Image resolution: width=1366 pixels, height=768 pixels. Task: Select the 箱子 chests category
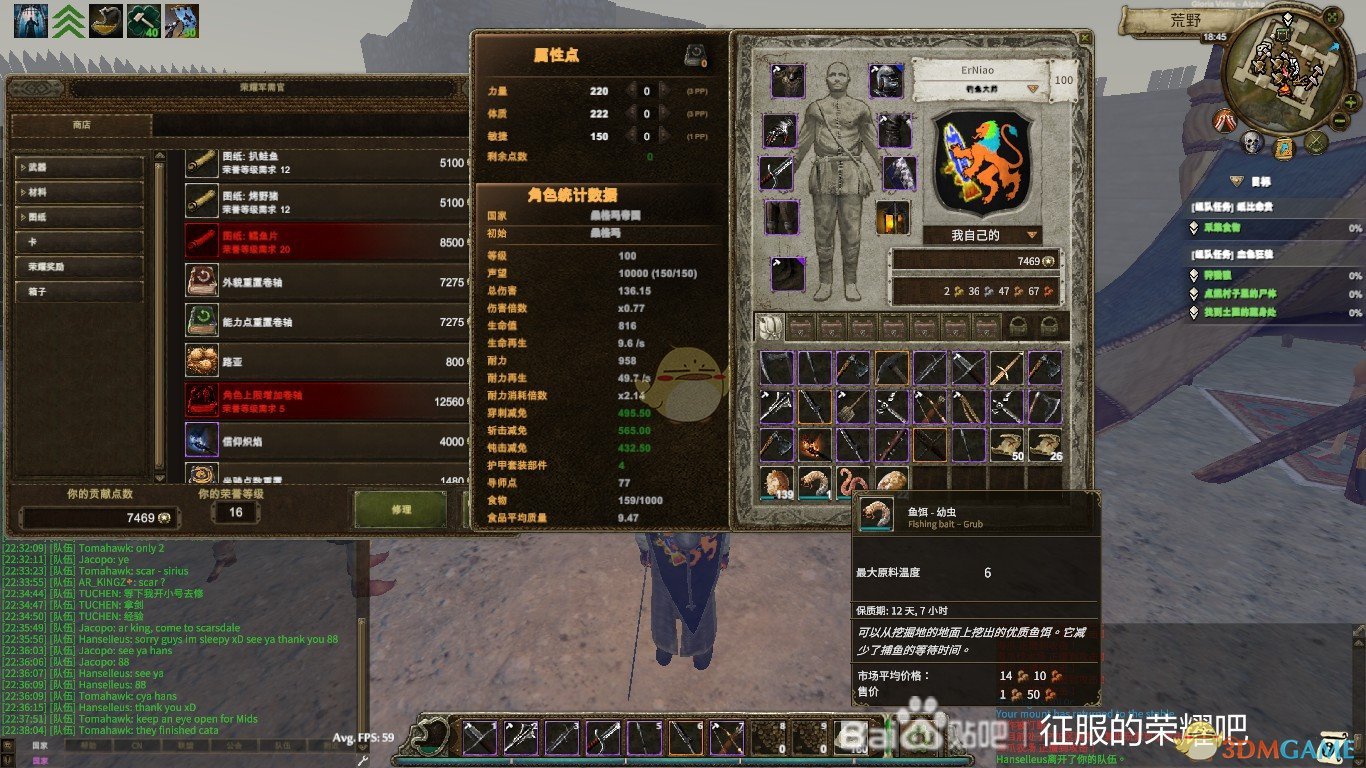(80, 292)
